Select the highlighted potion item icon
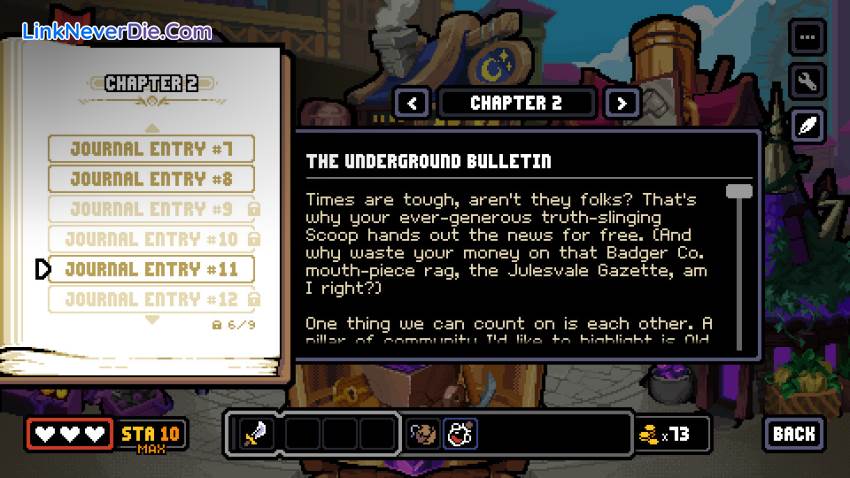850x478 pixels. coord(460,433)
